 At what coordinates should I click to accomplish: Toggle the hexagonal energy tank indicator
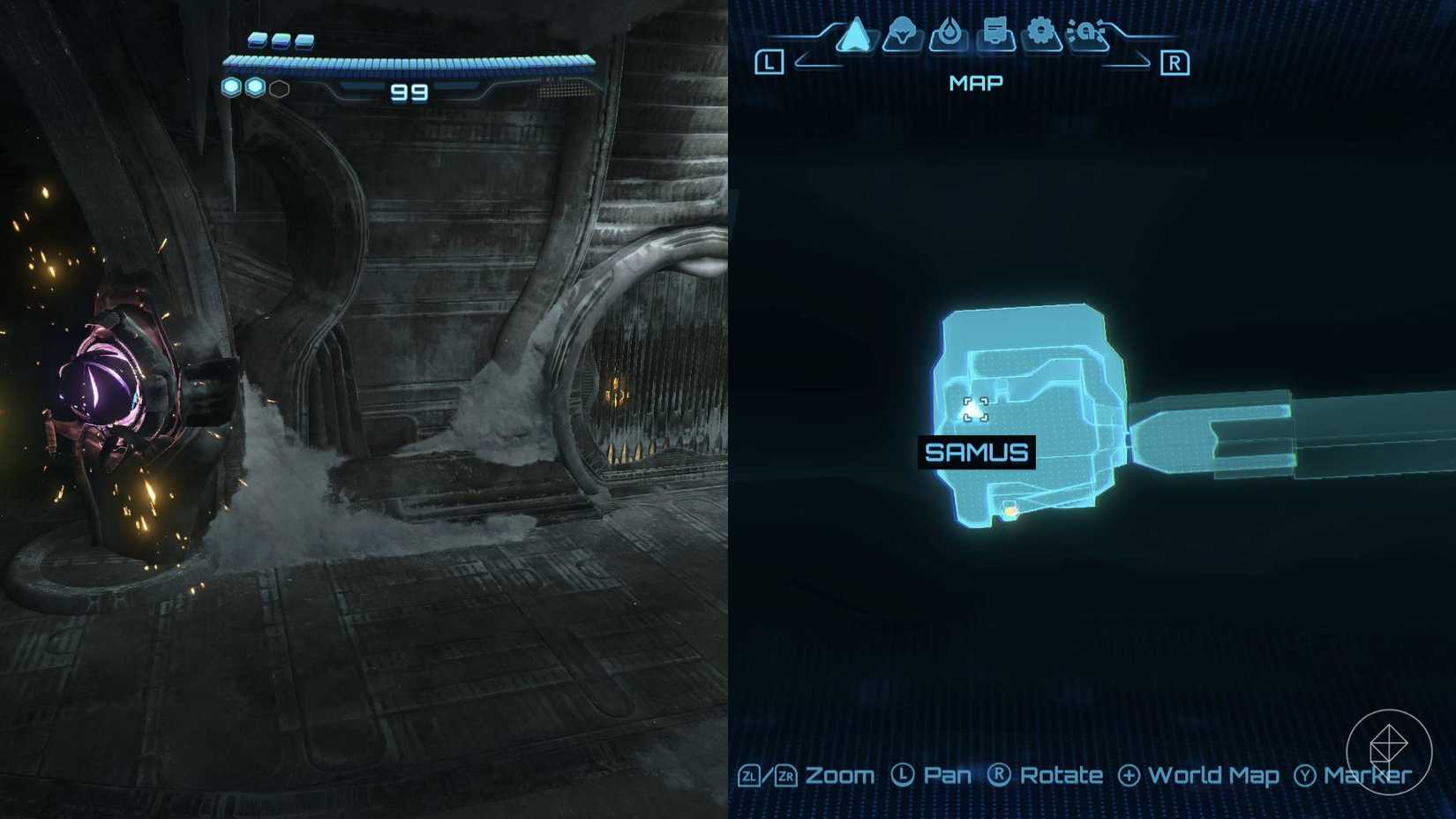coord(279,88)
